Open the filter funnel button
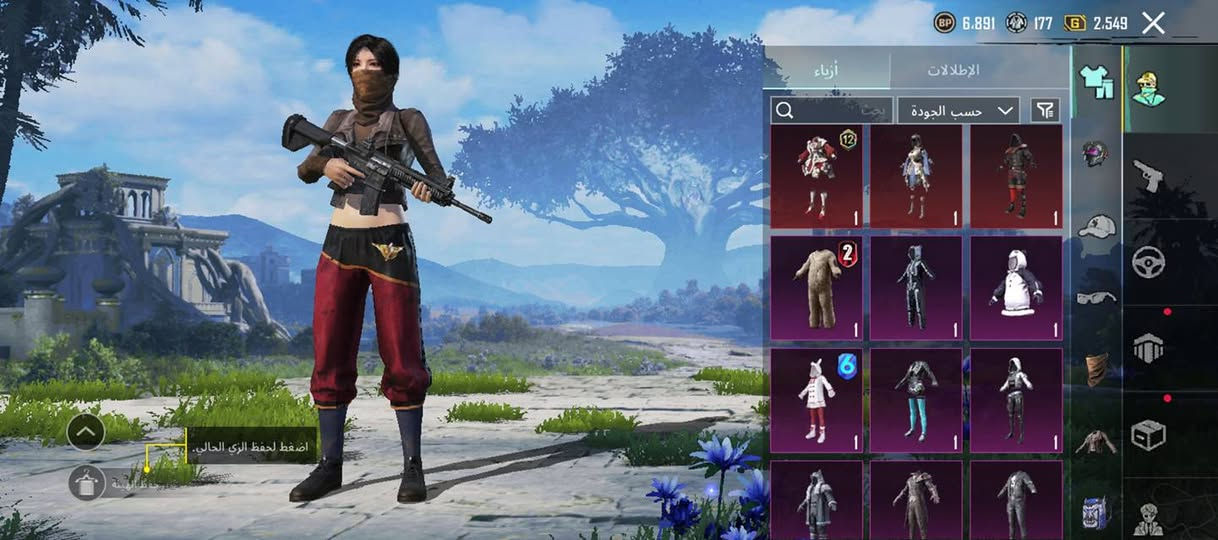 point(1045,110)
